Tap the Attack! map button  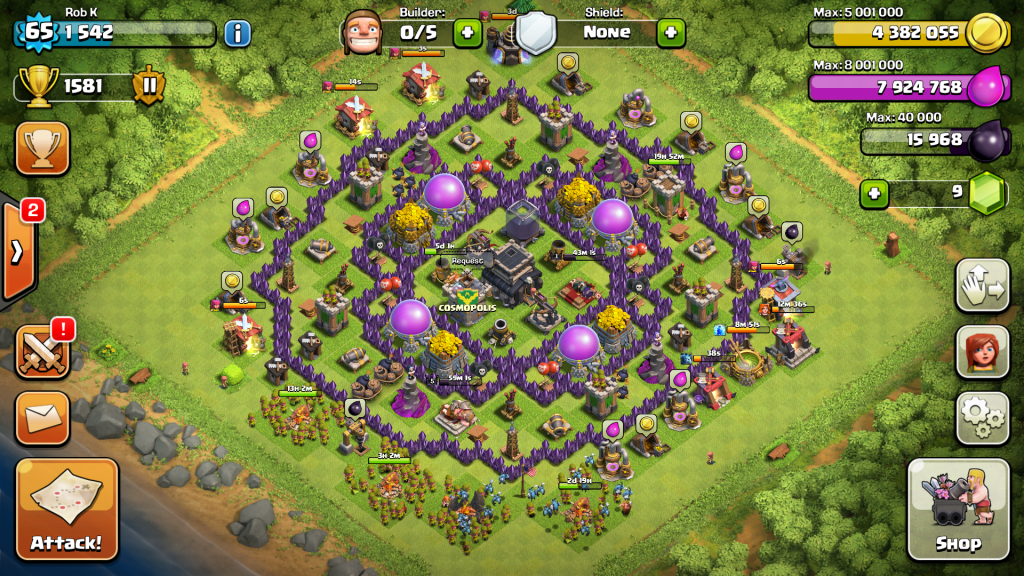pos(66,508)
